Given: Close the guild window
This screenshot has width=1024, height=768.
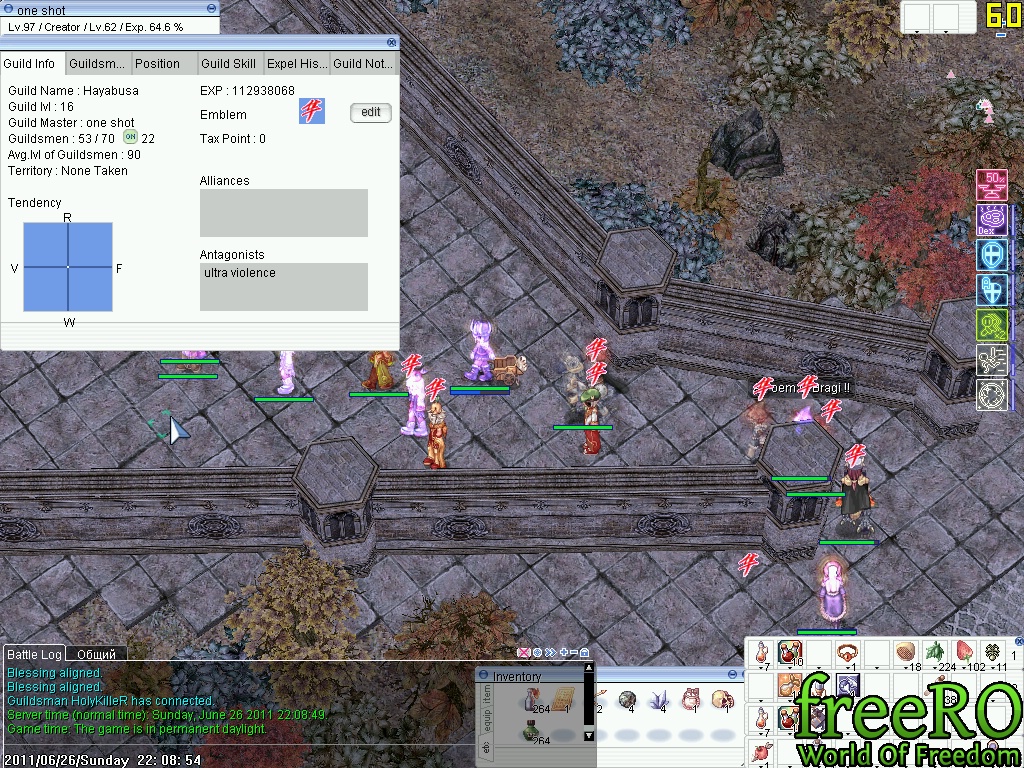Looking at the screenshot, I should coord(392,43).
